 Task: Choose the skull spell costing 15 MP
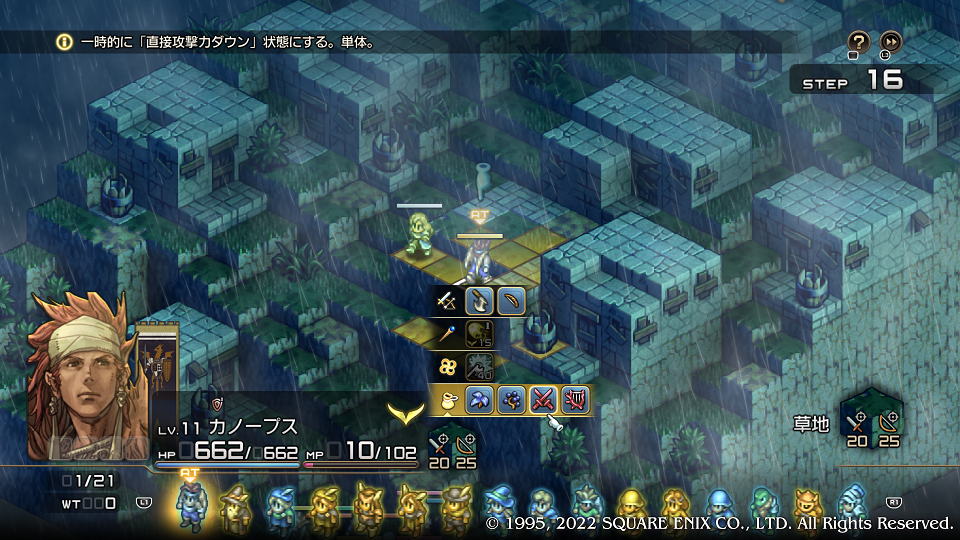click(x=480, y=333)
